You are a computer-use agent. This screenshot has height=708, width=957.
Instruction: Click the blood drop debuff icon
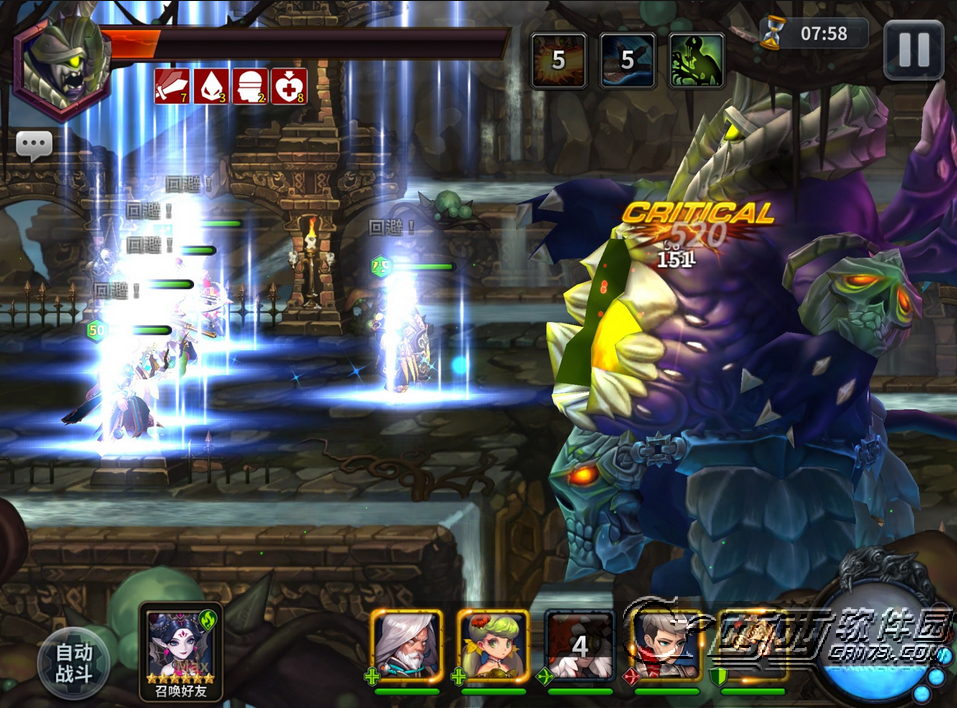209,87
